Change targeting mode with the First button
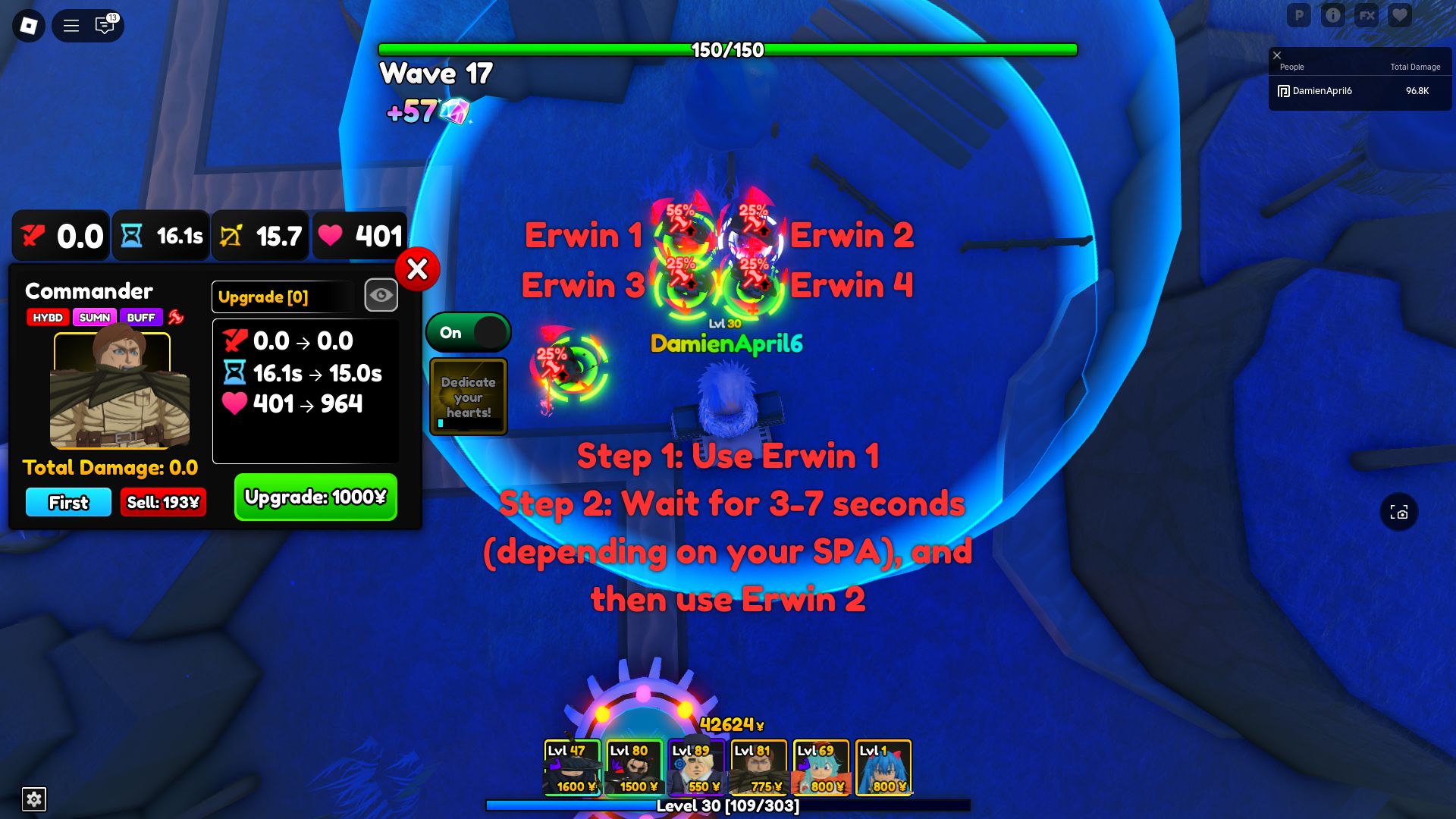1456x819 pixels. pyautogui.click(x=67, y=502)
